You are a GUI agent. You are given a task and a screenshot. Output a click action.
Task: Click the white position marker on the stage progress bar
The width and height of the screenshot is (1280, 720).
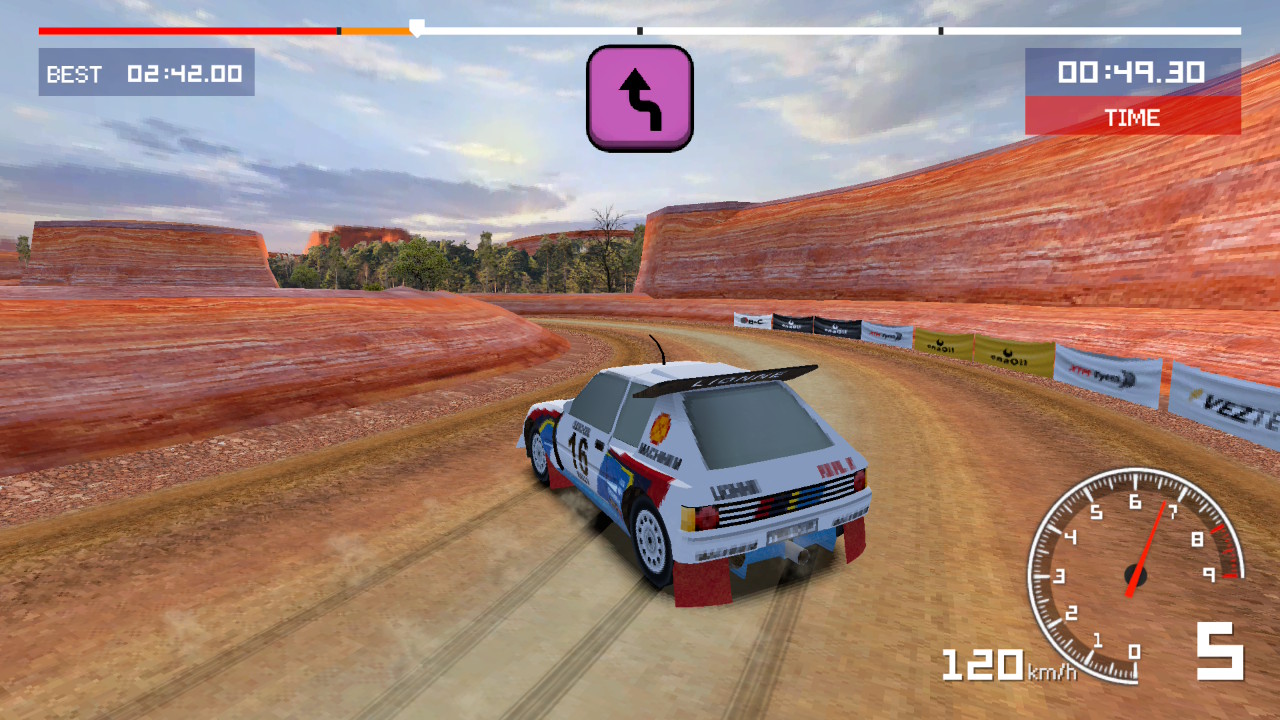click(417, 28)
